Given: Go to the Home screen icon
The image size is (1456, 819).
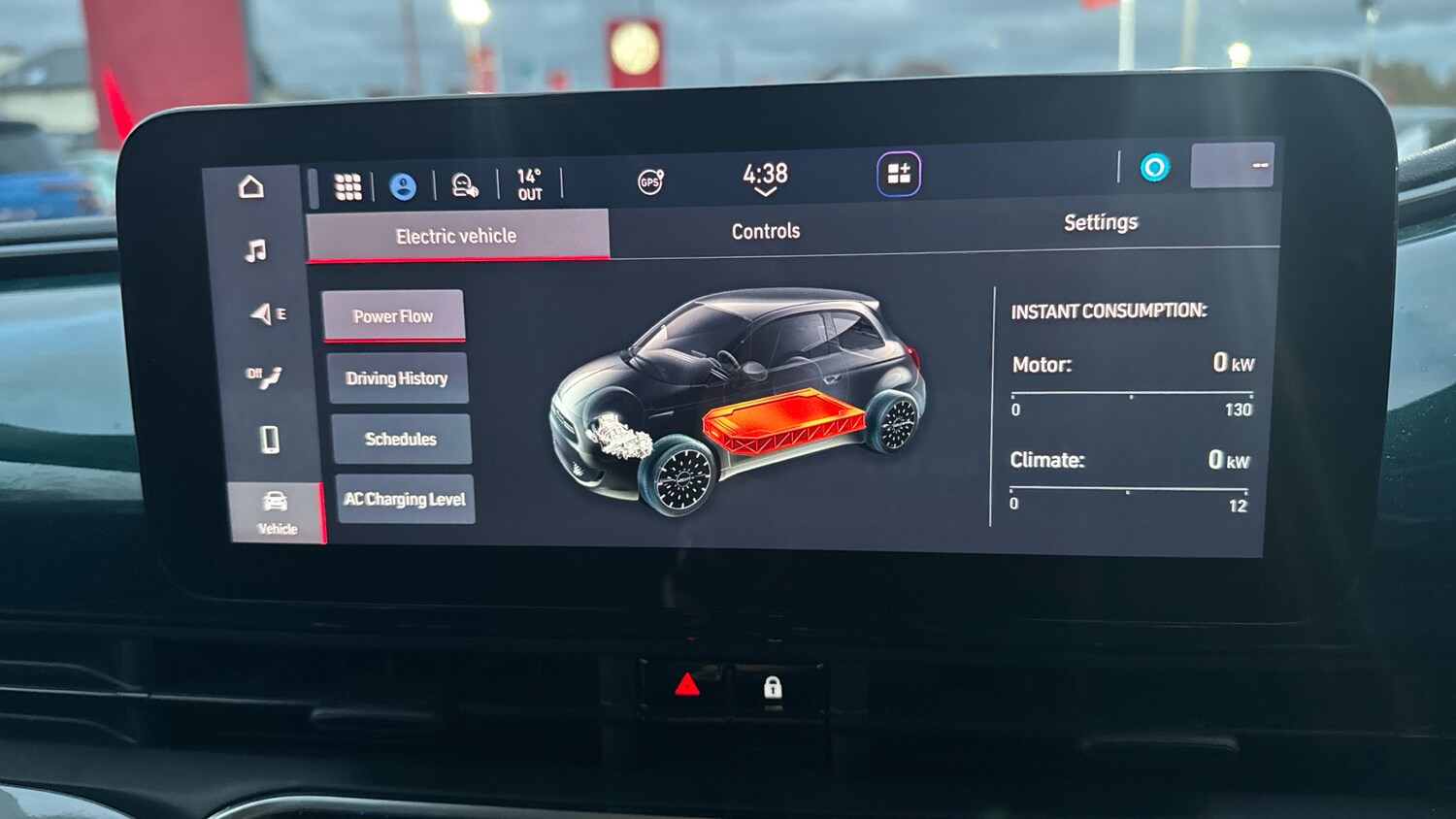Looking at the screenshot, I should (251, 186).
